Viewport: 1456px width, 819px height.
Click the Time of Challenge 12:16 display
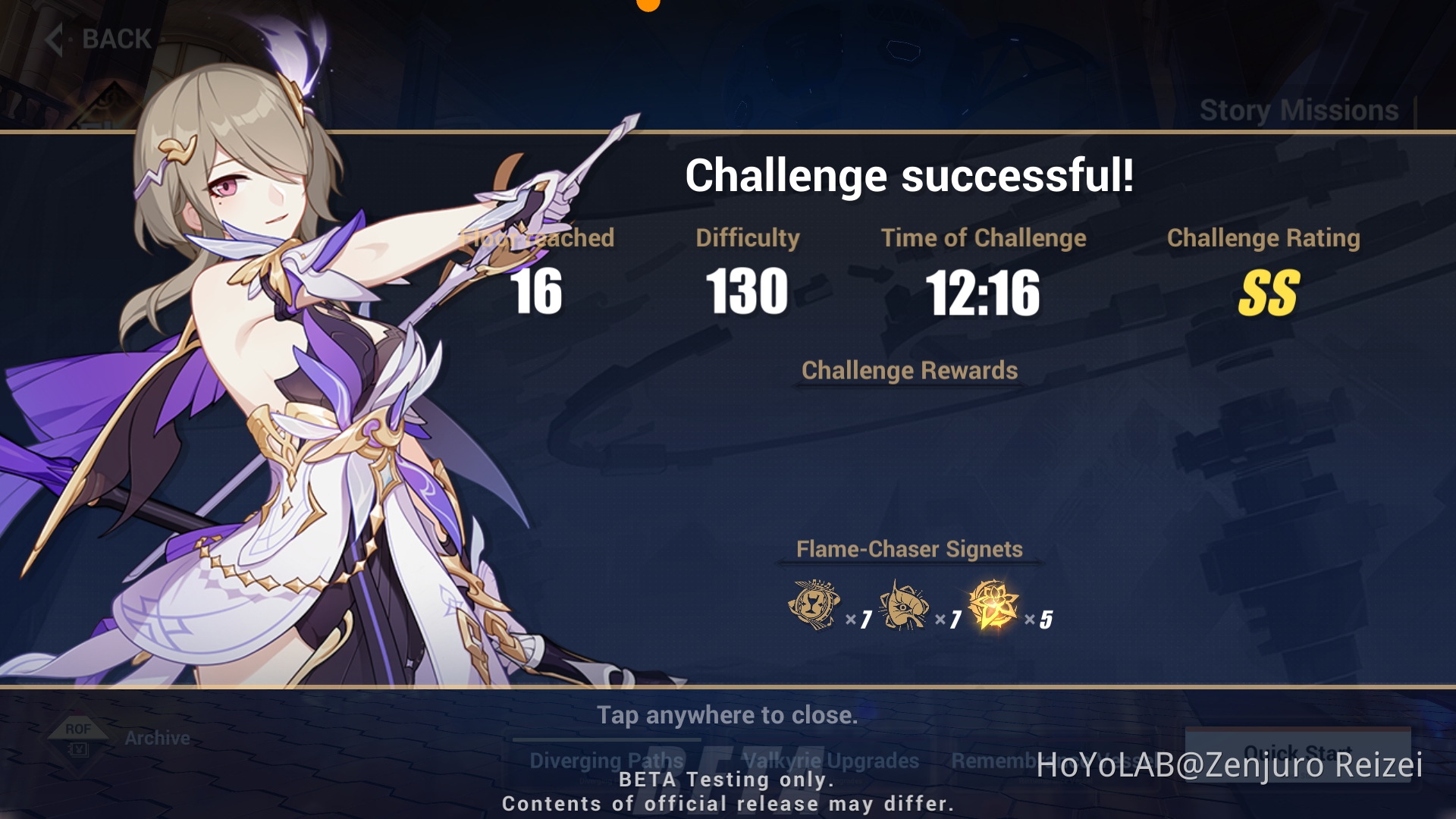point(984,294)
